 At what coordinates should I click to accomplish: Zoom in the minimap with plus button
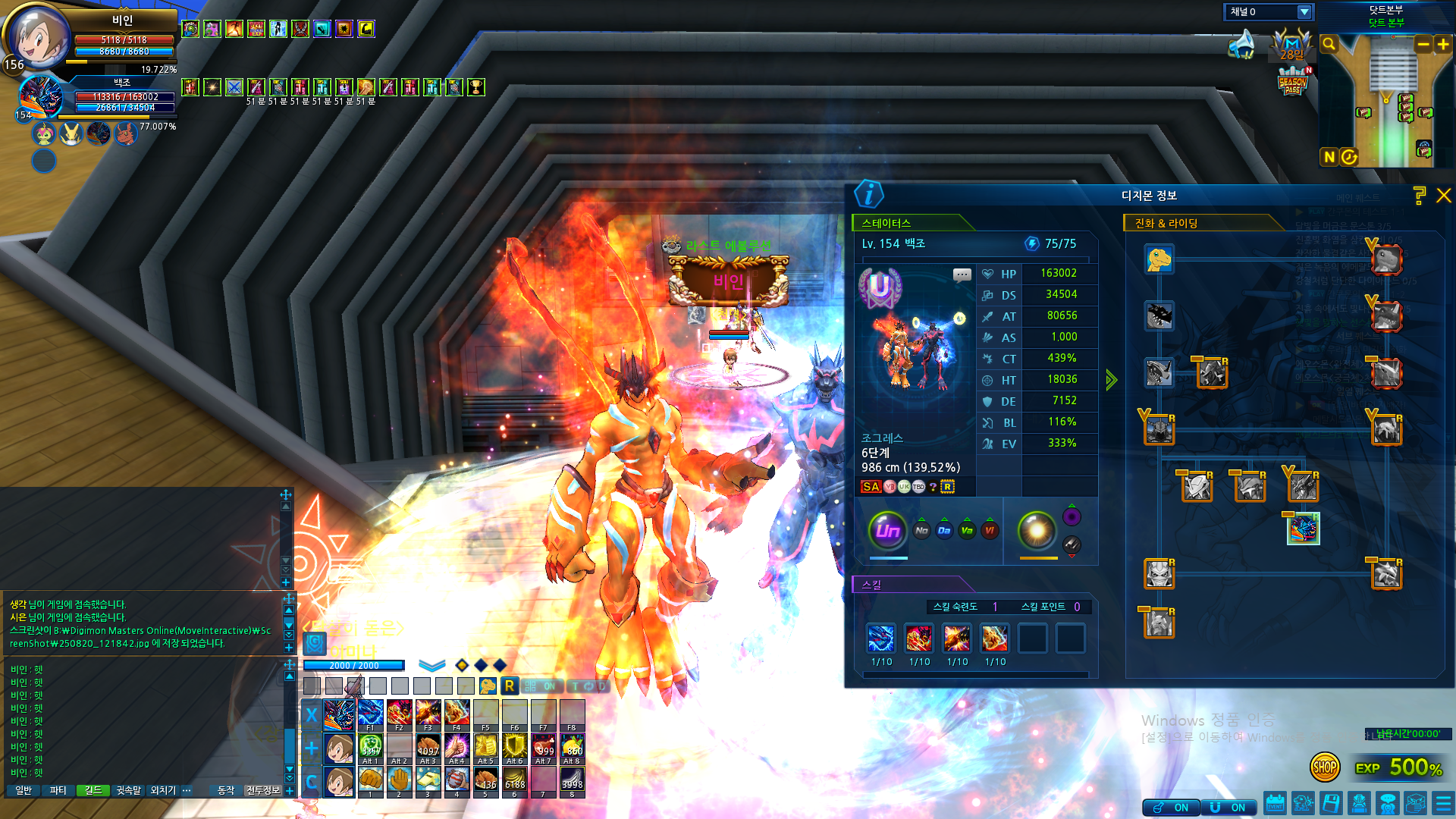[x=1443, y=45]
